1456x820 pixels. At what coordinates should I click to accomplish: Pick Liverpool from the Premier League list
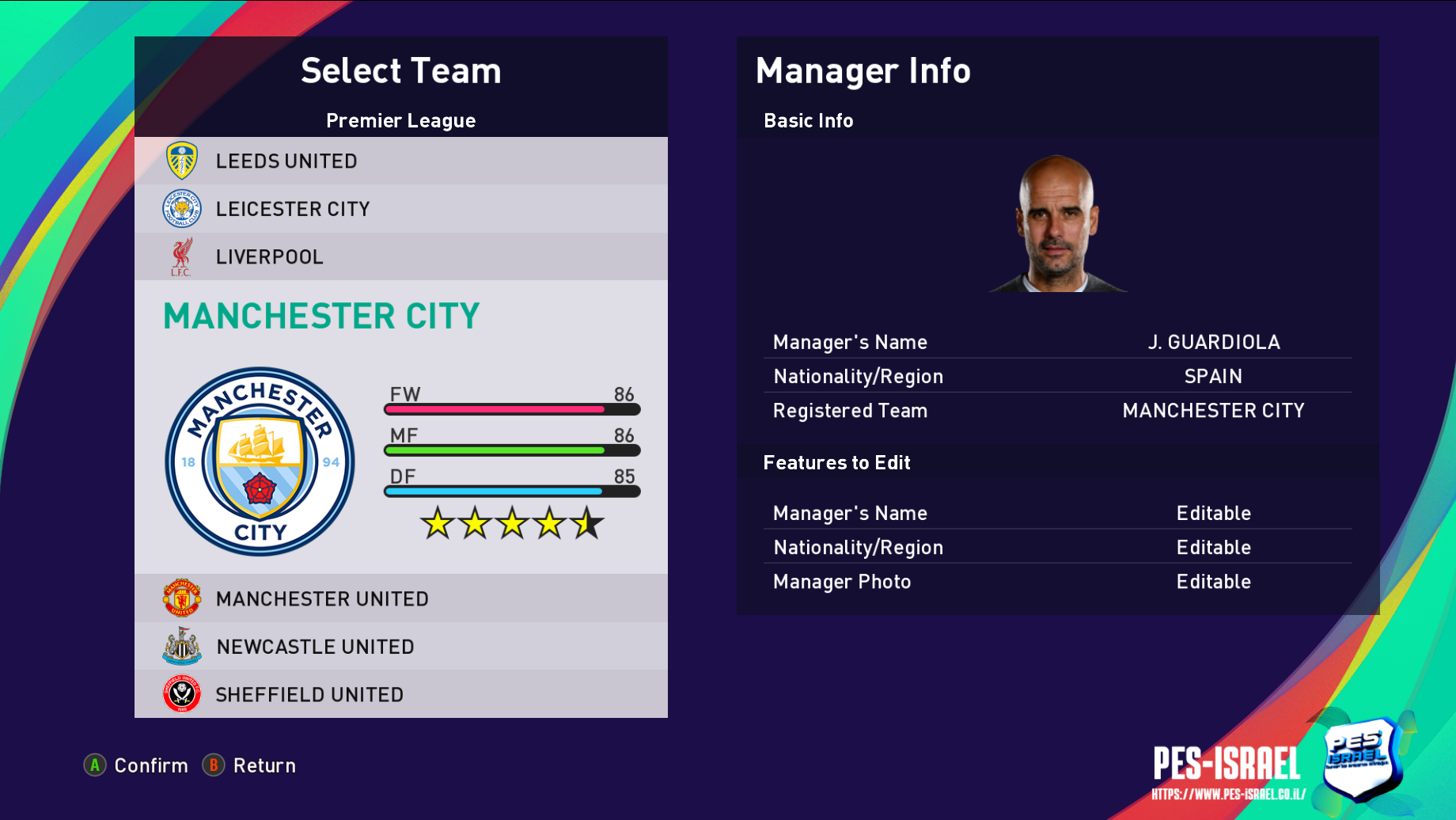[400, 256]
